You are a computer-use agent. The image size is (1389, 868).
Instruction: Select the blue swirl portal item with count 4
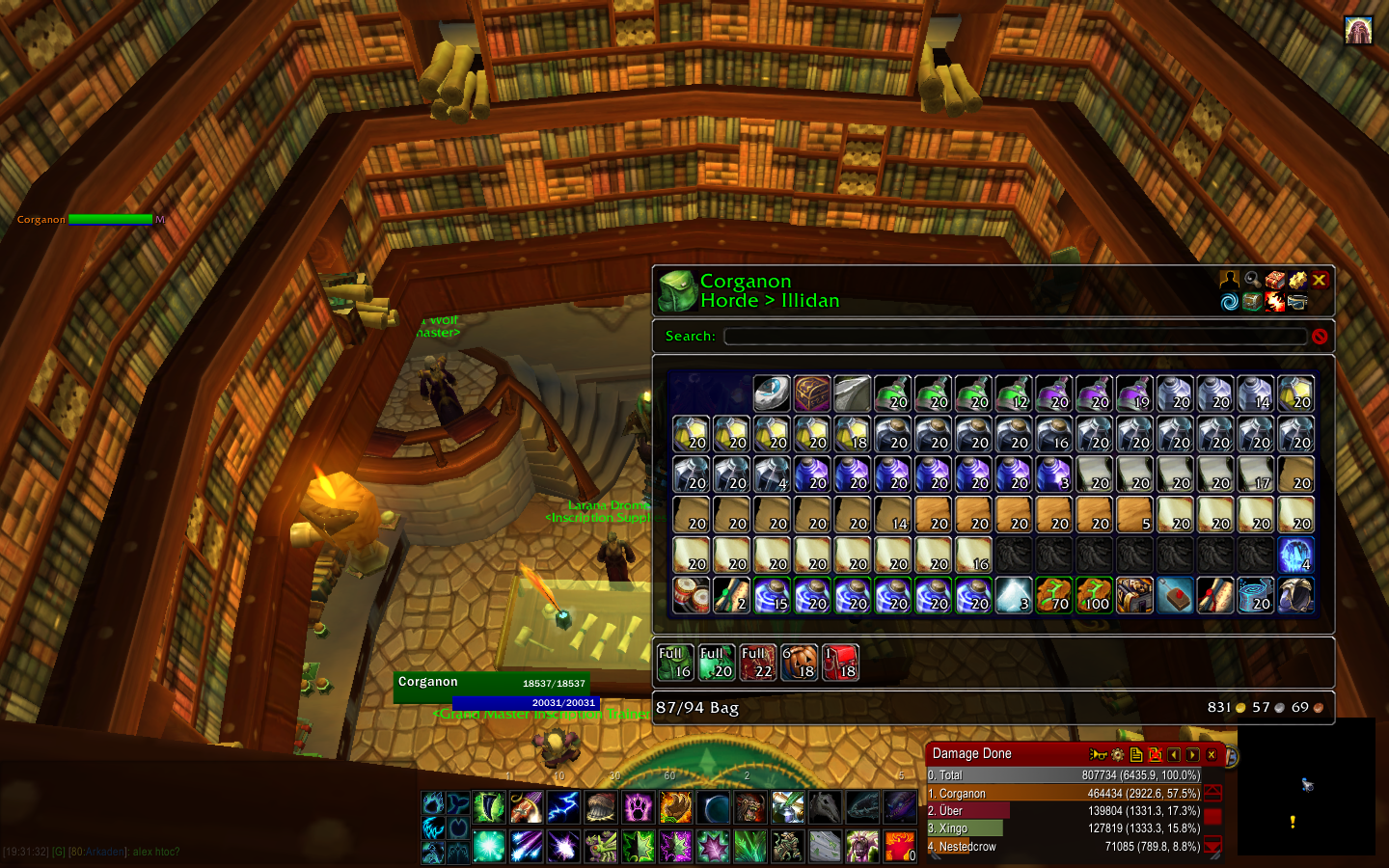[1295, 556]
